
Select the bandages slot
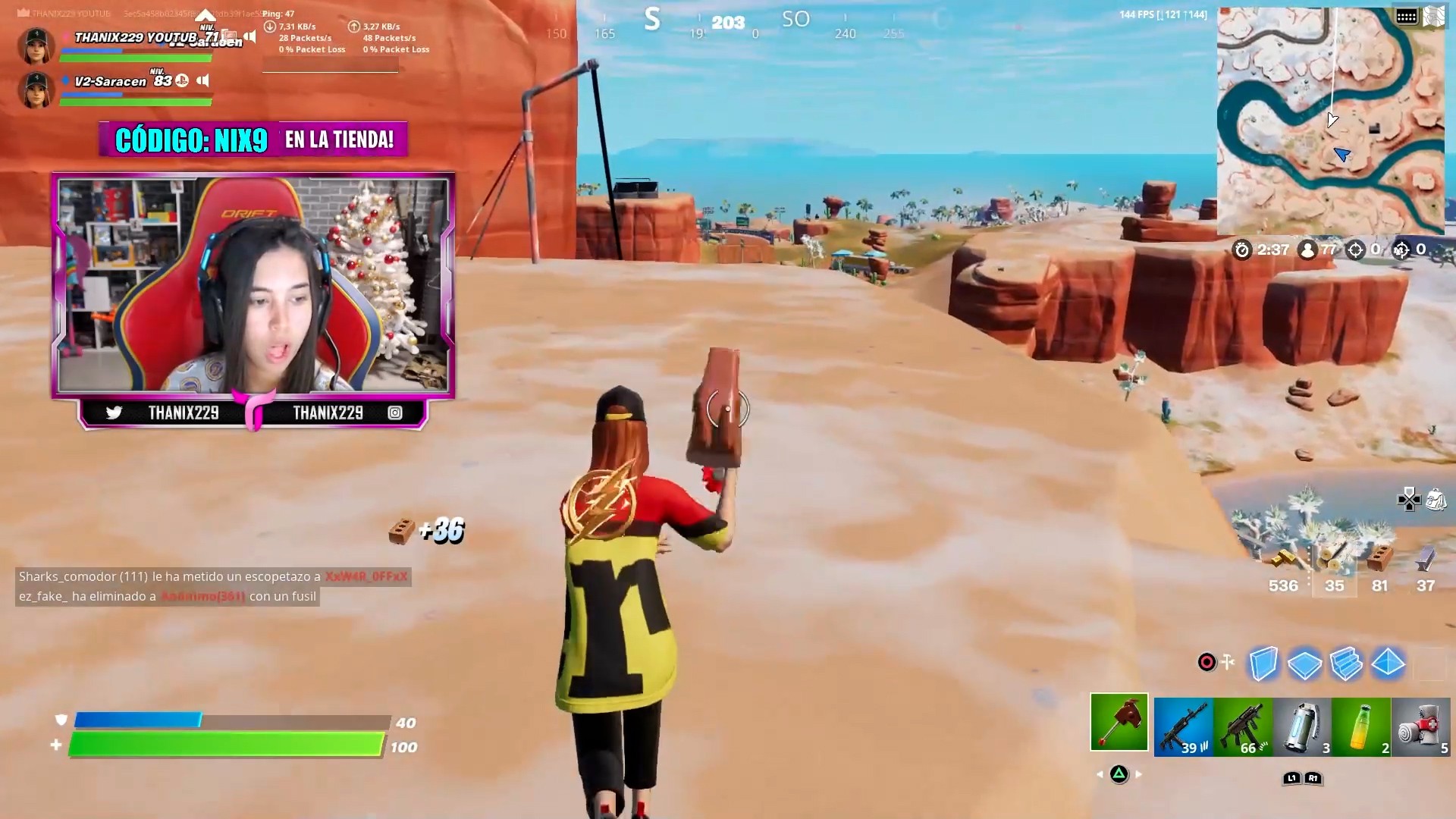click(x=1420, y=726)
